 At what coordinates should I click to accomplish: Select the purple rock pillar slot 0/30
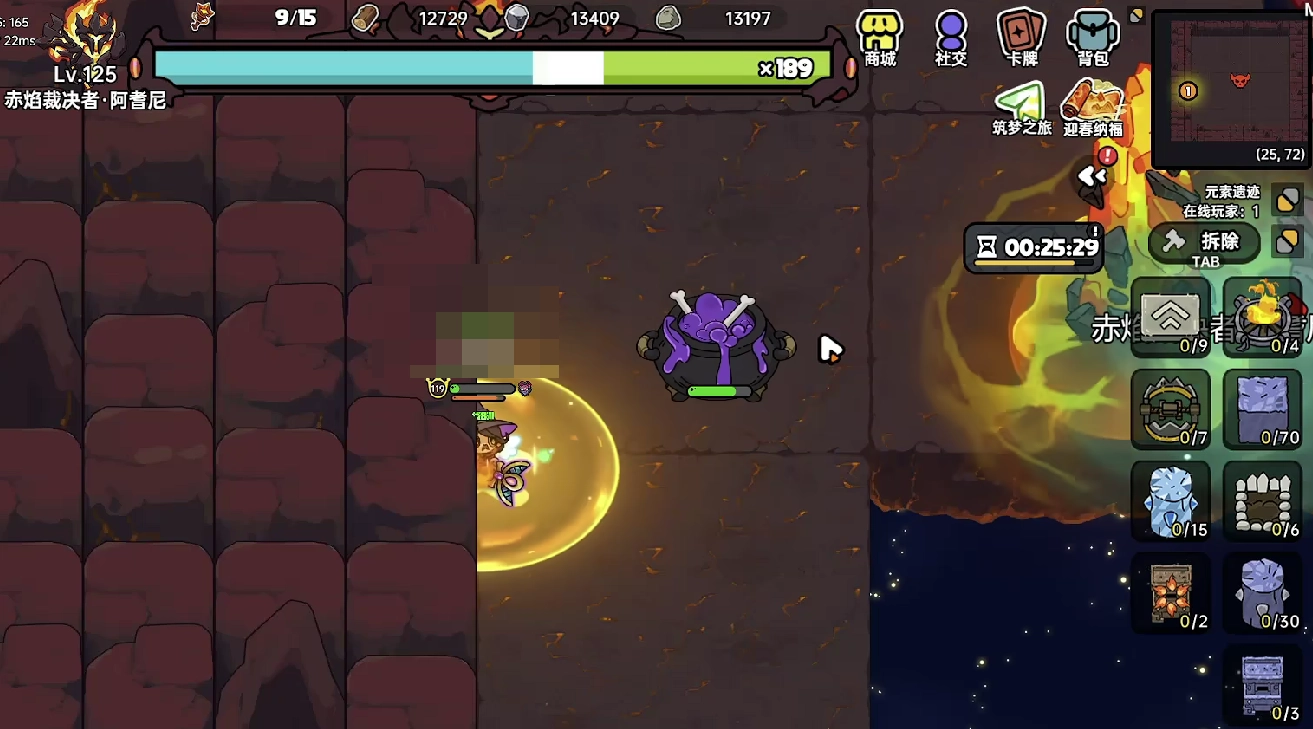1262,593
